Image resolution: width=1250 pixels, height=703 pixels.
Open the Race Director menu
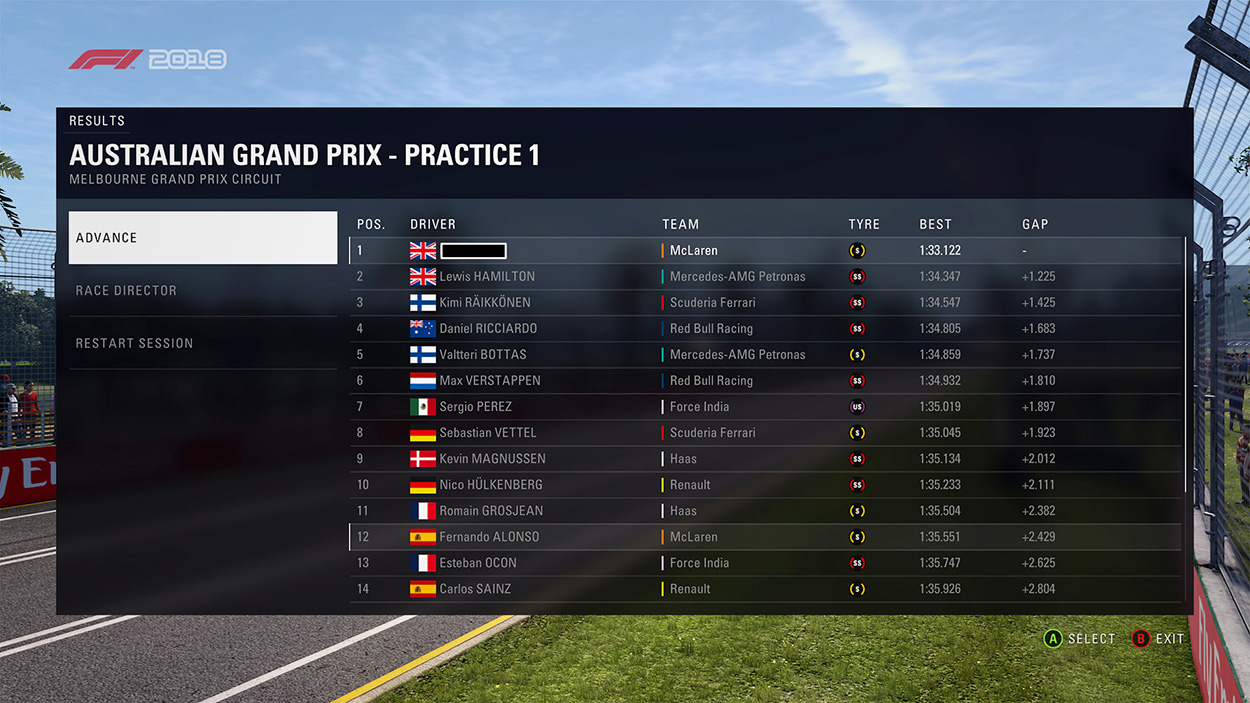pos(202,291)
